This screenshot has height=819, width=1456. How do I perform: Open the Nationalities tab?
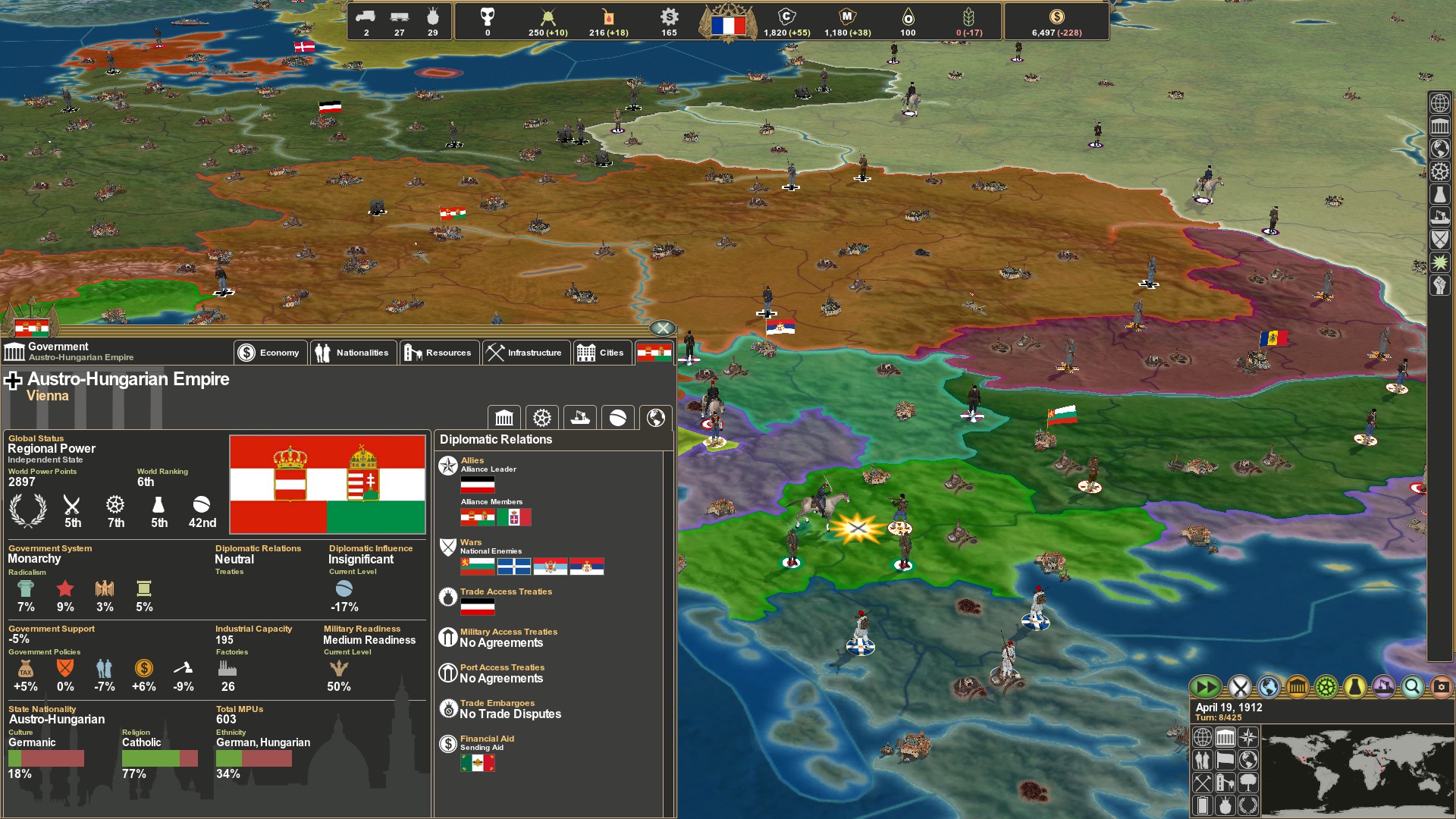tap(353, 352)
